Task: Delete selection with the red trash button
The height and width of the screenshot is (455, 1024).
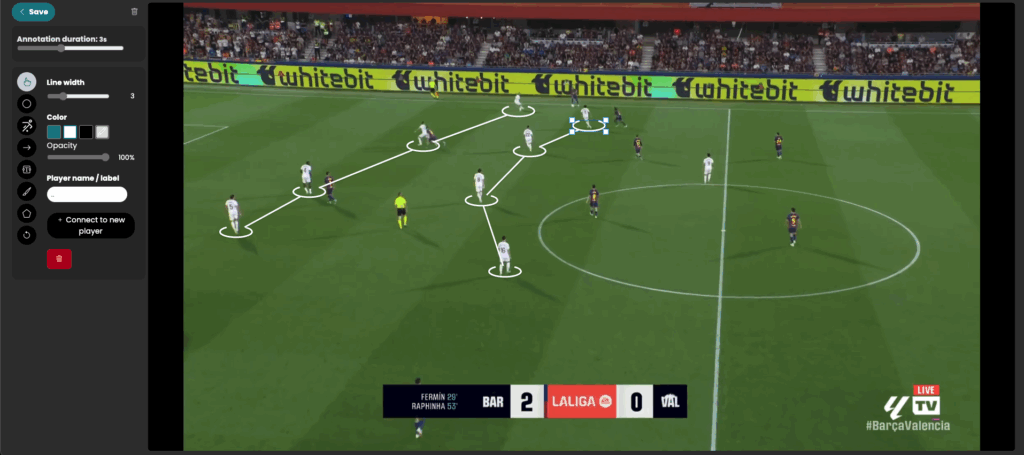Action: tap(59, 259)
